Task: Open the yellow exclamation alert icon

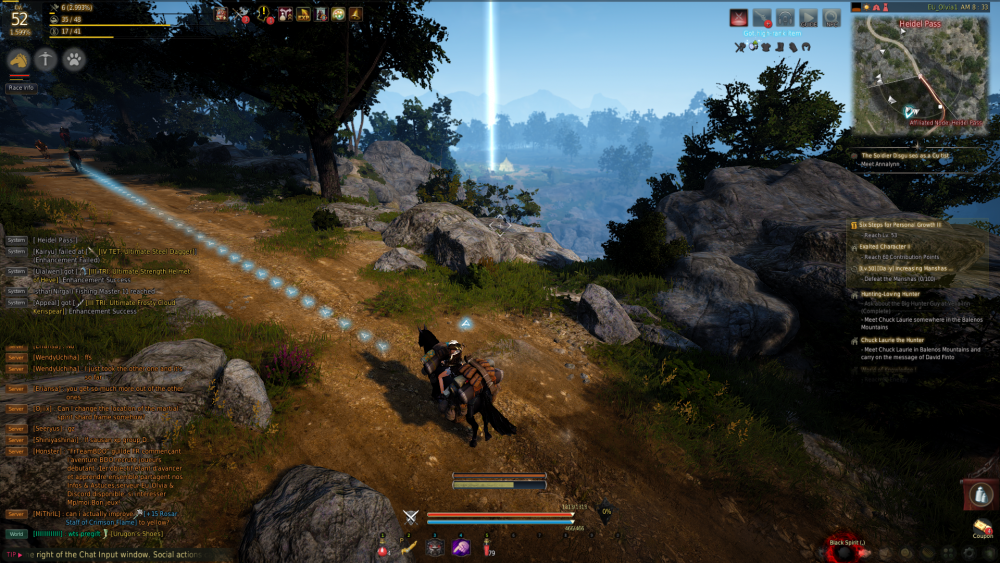Action: tap(264, 14)
